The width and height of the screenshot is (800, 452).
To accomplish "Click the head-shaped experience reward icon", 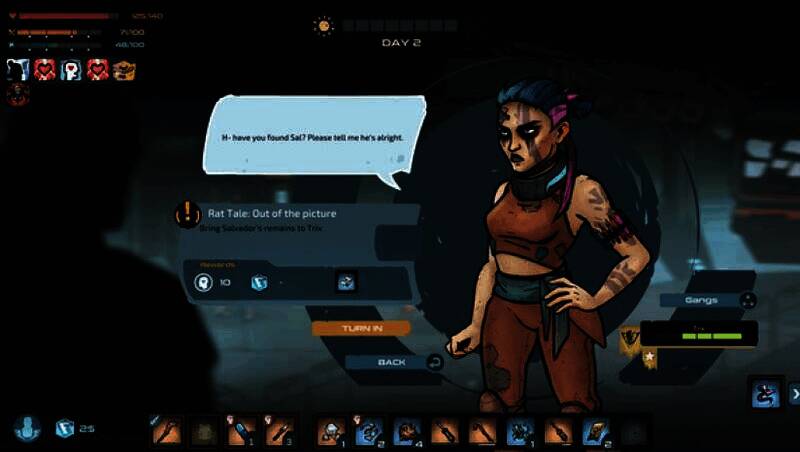I will coord(203,283).
